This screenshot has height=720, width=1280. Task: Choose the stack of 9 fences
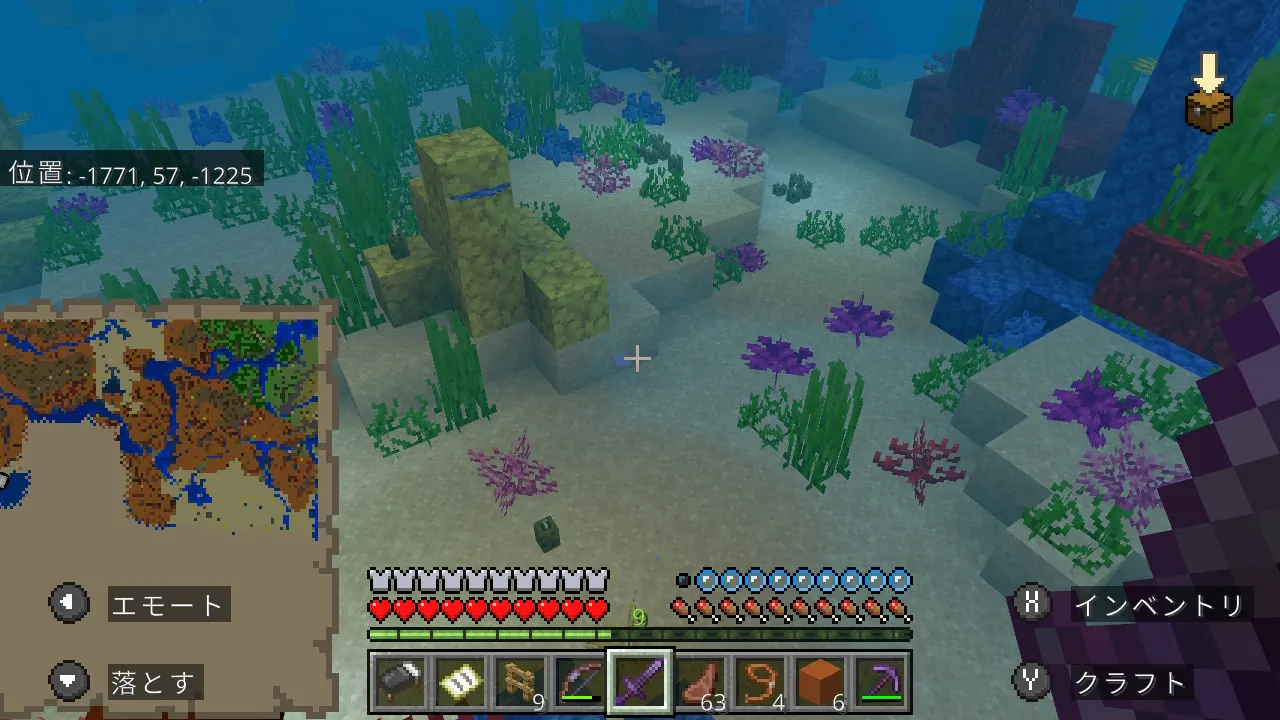click(521, 682)
